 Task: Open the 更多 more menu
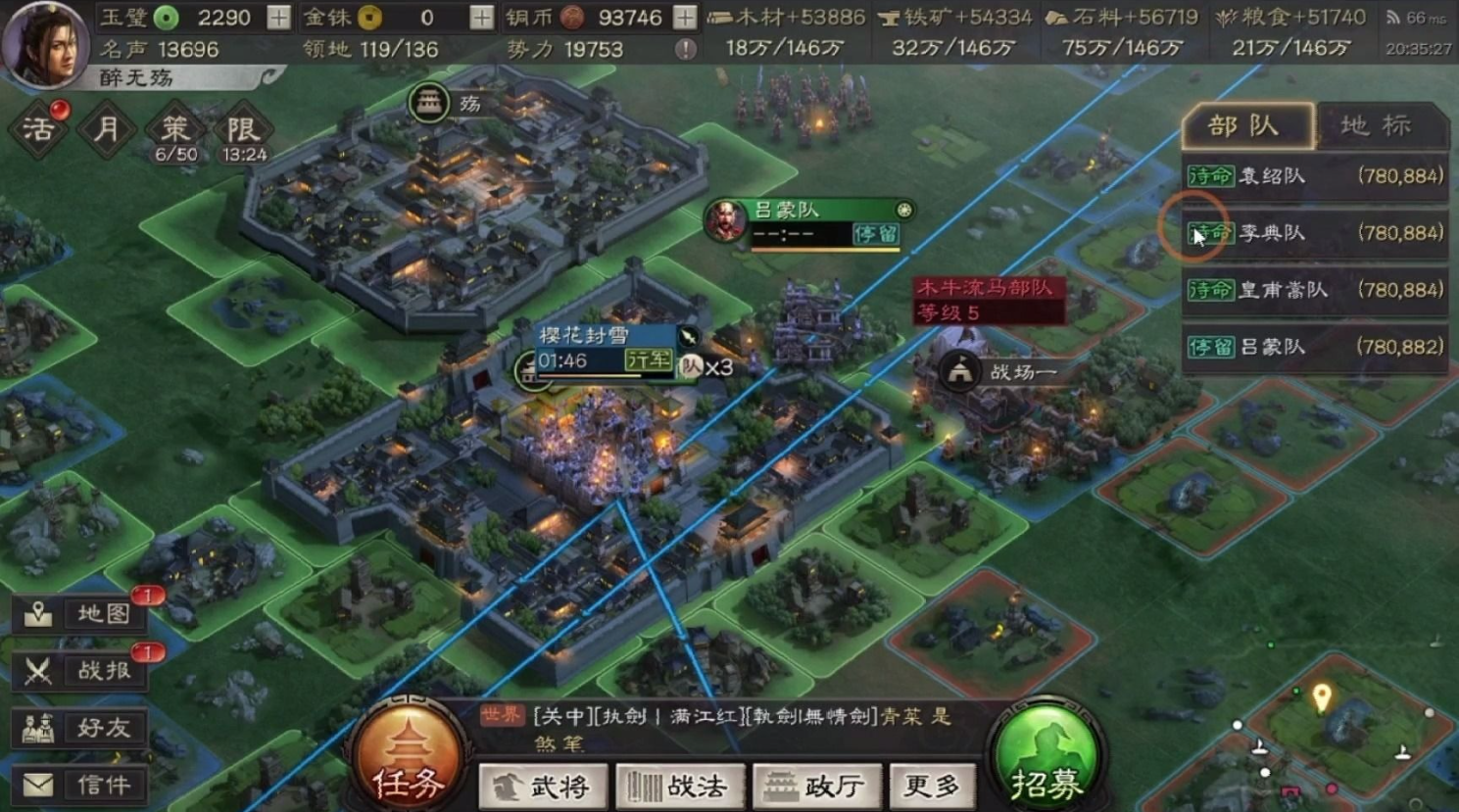932,785
